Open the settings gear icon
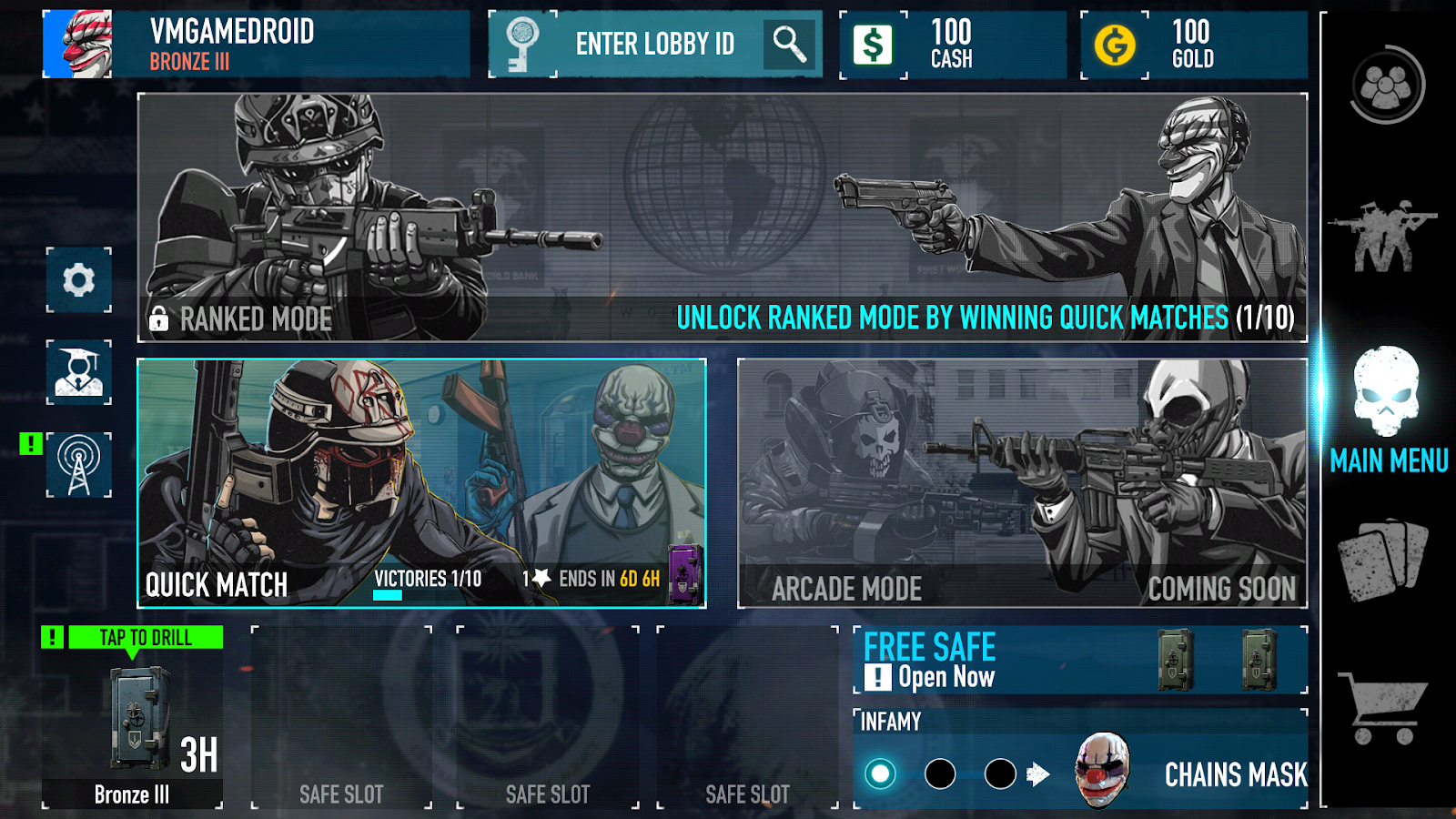Viewport: 1456px width, 819px height. click(x=78, y=281)
